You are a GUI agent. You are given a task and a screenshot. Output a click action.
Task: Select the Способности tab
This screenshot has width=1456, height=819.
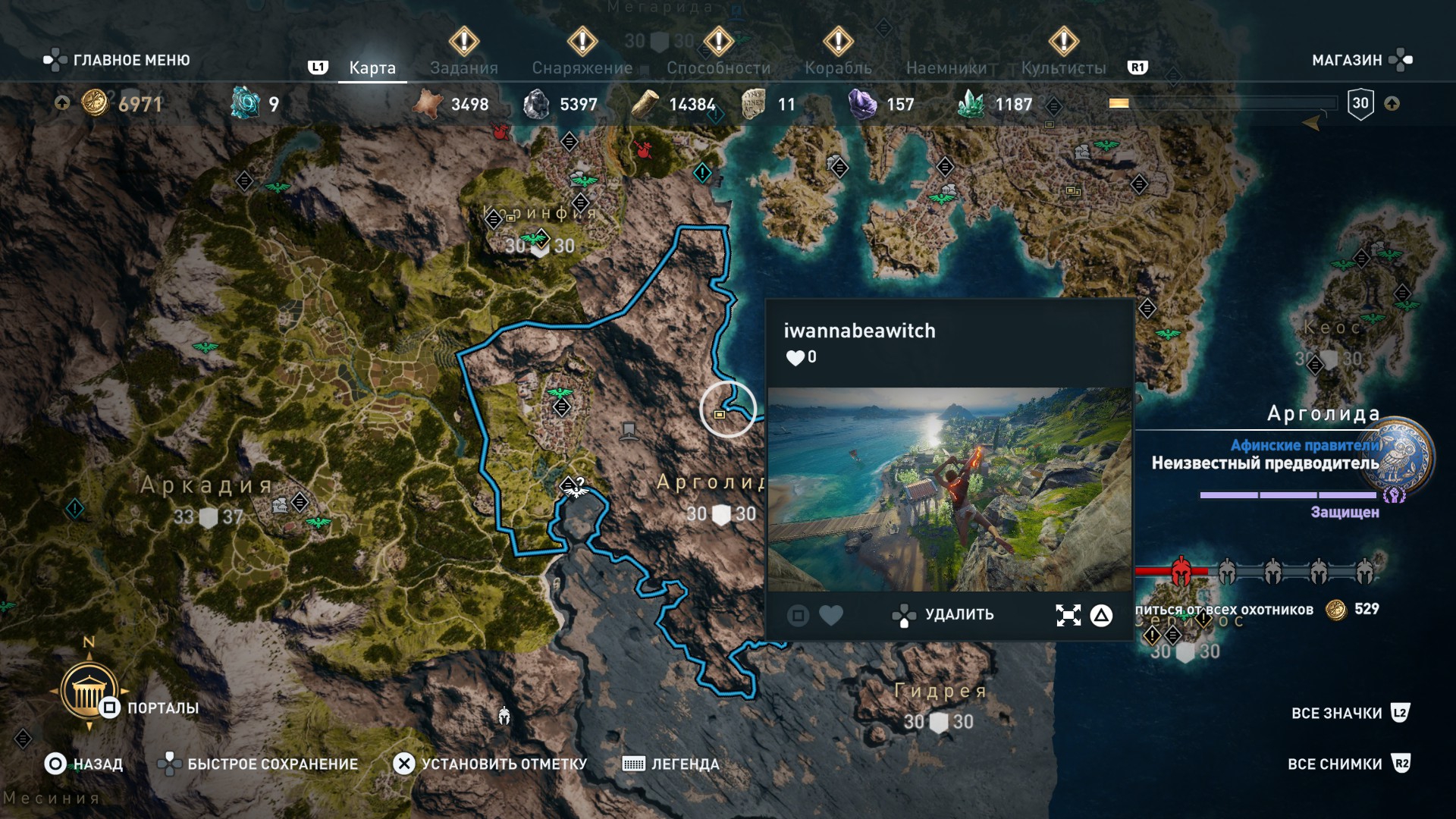[x=718, y=68]
